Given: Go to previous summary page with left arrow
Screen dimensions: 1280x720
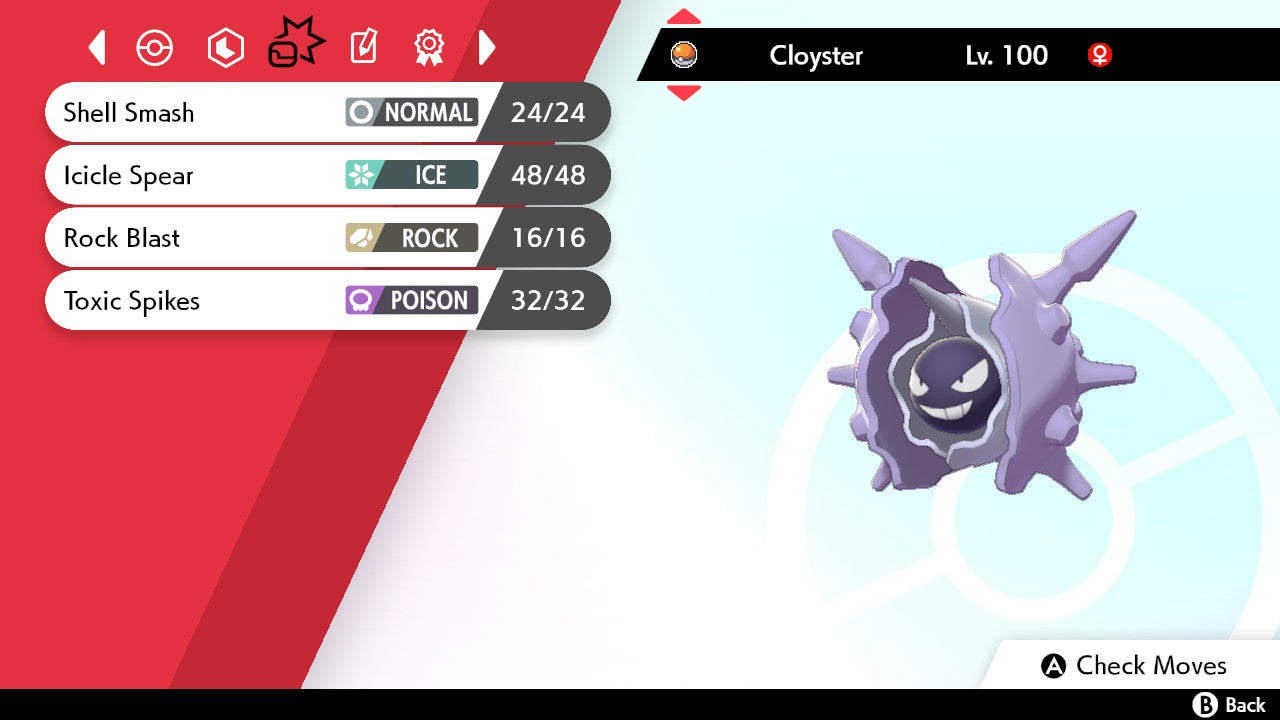Looking at the screenshot, I should point(97,47).
